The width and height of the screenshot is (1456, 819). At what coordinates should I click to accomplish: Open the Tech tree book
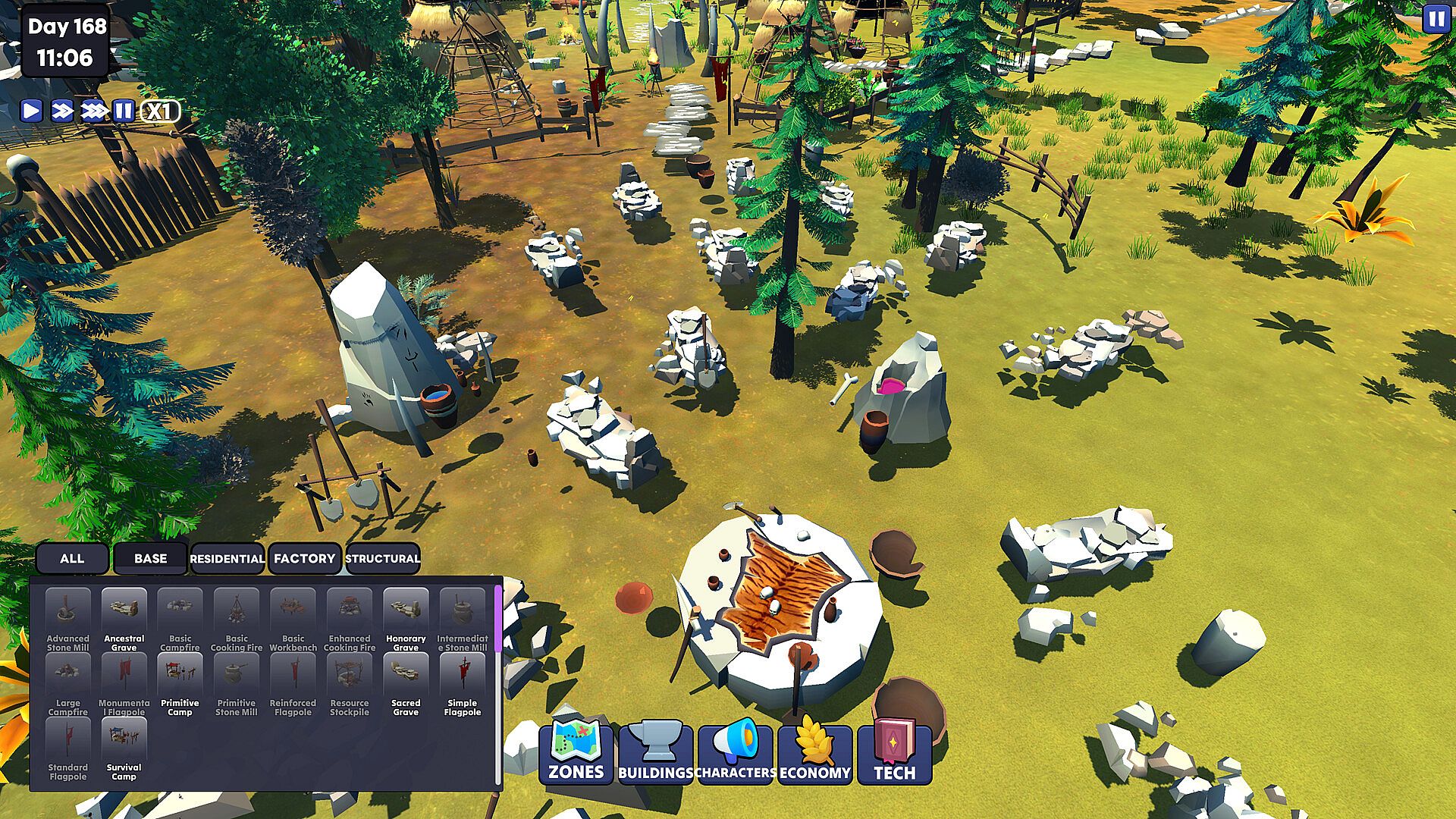[x=895, y=752]
